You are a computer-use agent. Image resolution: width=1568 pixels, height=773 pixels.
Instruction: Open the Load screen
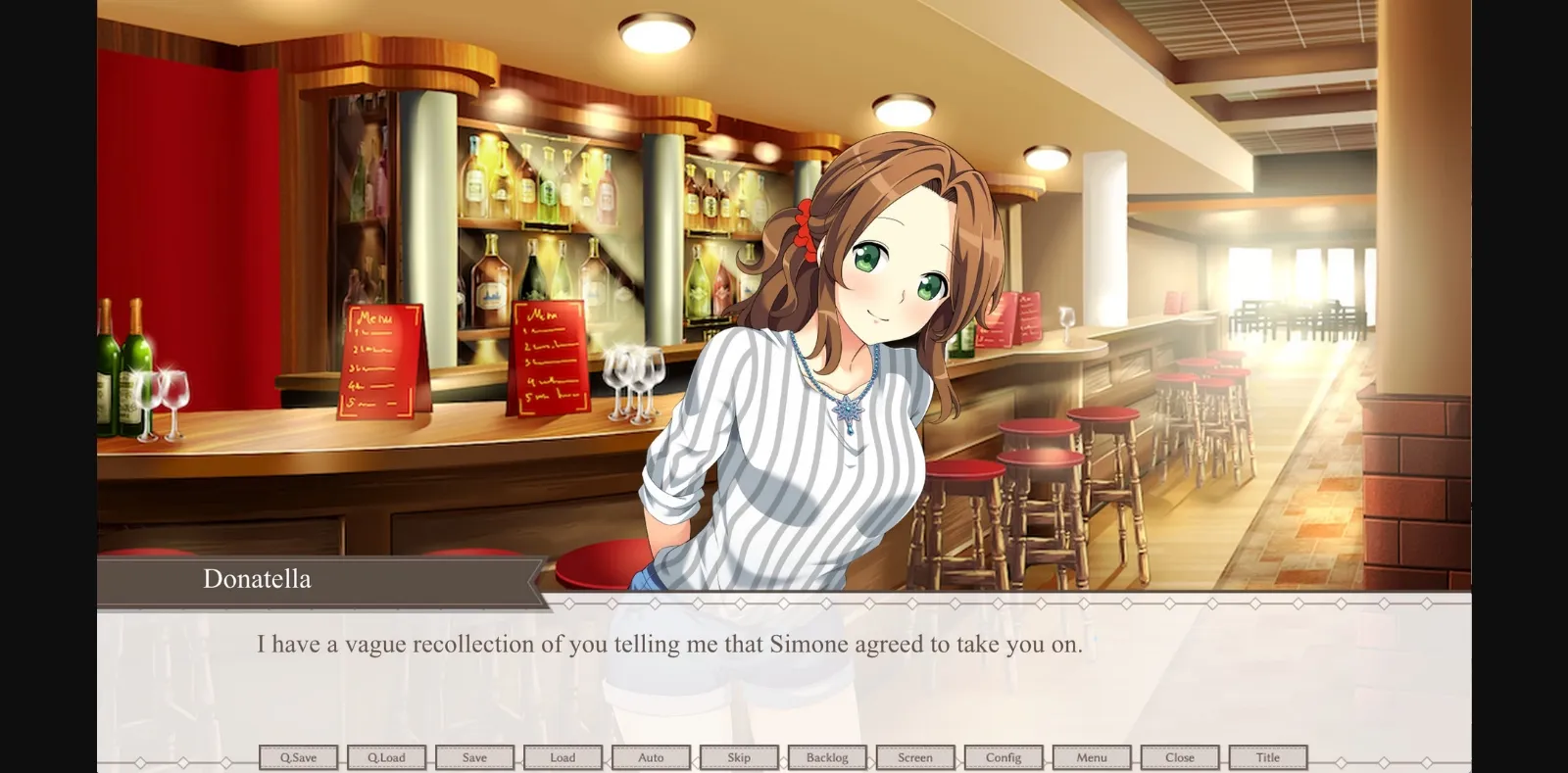click(563, 756)
